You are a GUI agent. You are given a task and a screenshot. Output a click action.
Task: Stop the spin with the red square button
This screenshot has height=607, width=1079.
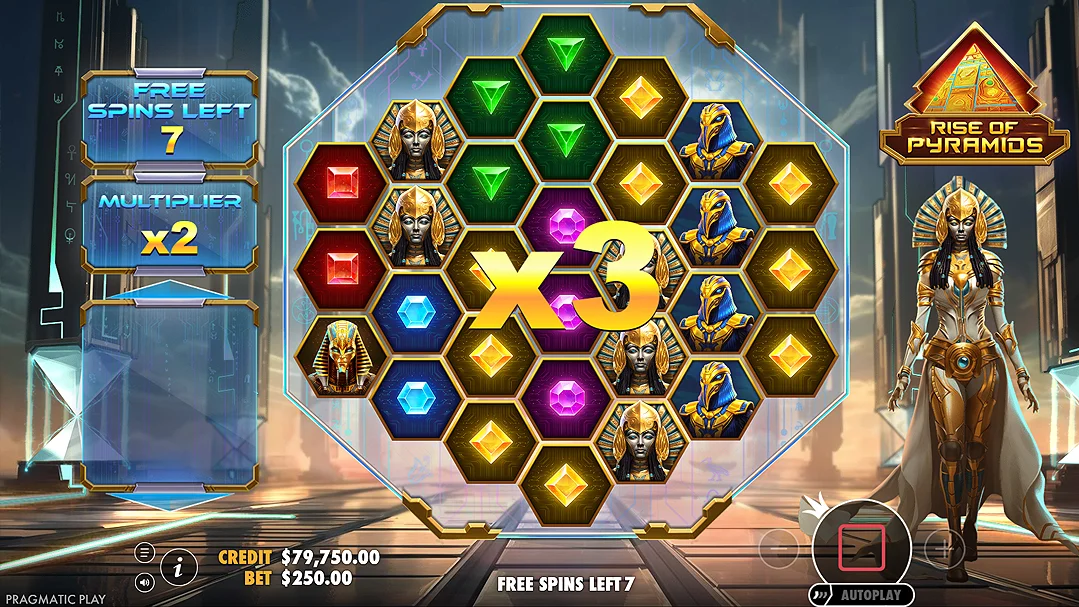click(855, 546)
